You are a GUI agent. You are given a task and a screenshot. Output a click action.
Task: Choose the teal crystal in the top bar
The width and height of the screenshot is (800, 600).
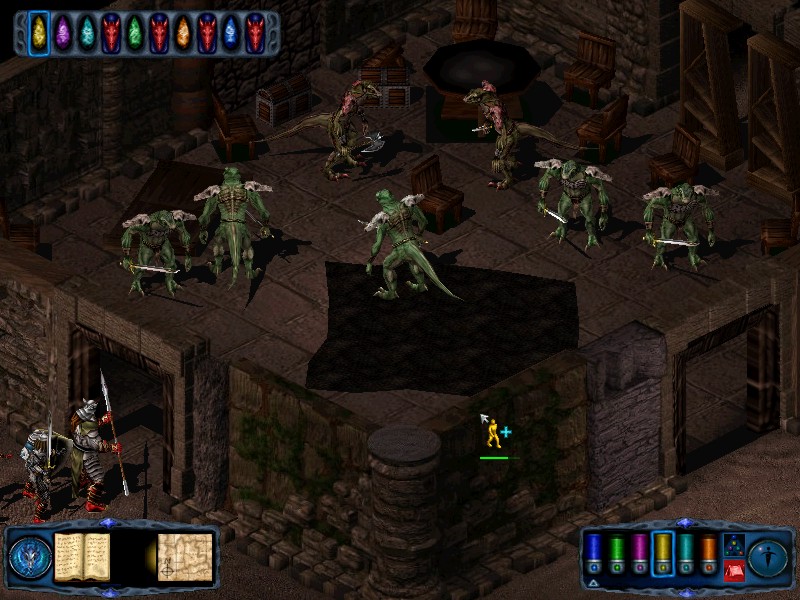[x=87, y=32]
